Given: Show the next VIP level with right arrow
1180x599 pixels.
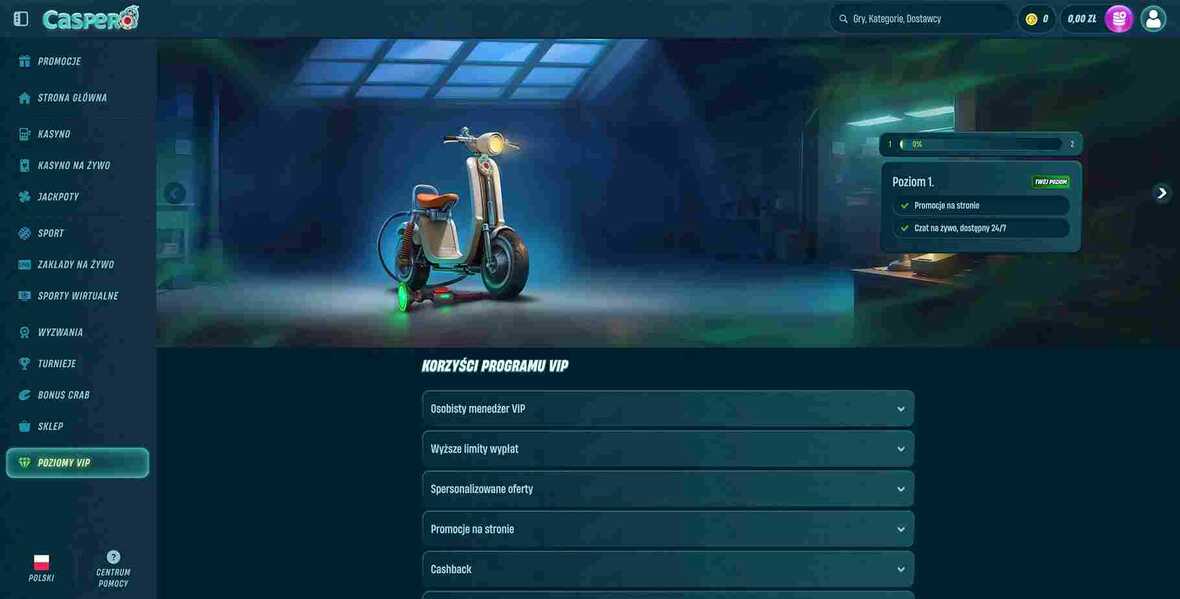Looking at the screenshot, I should pos(1161,193).
